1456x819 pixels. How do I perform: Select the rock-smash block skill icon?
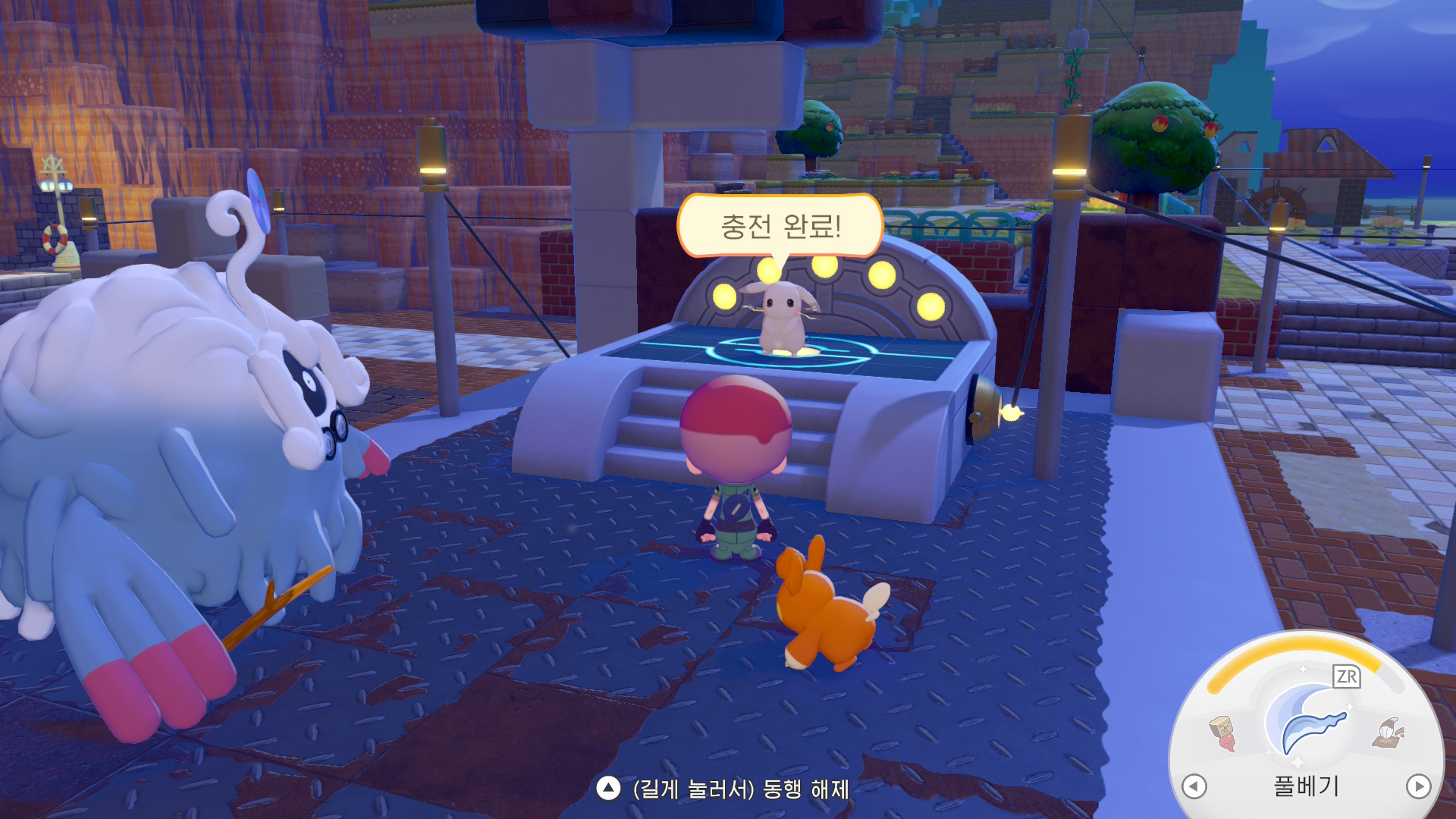click(1222, 733)
